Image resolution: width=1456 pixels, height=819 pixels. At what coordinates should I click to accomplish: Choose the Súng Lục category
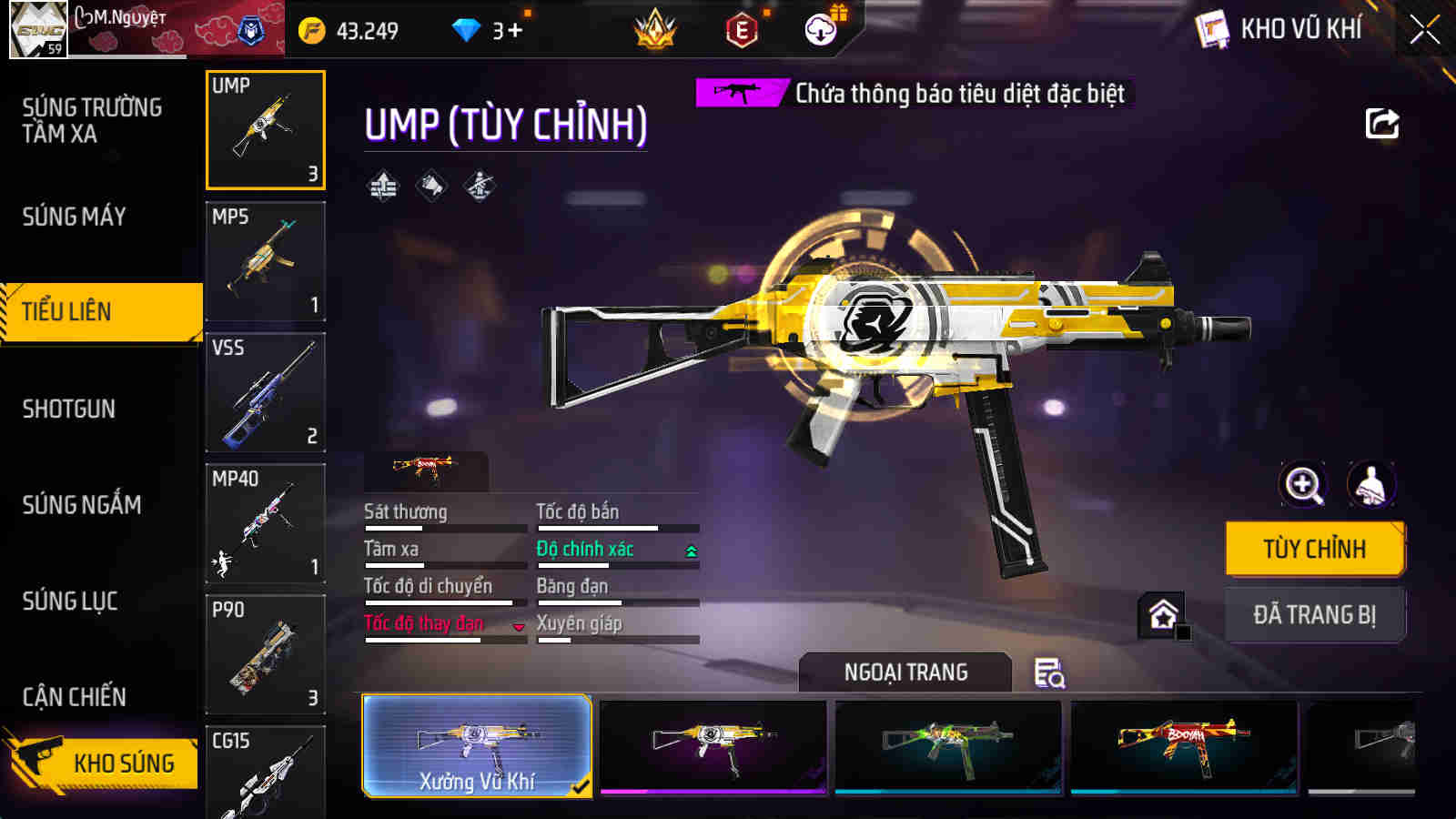pos(70,602)
